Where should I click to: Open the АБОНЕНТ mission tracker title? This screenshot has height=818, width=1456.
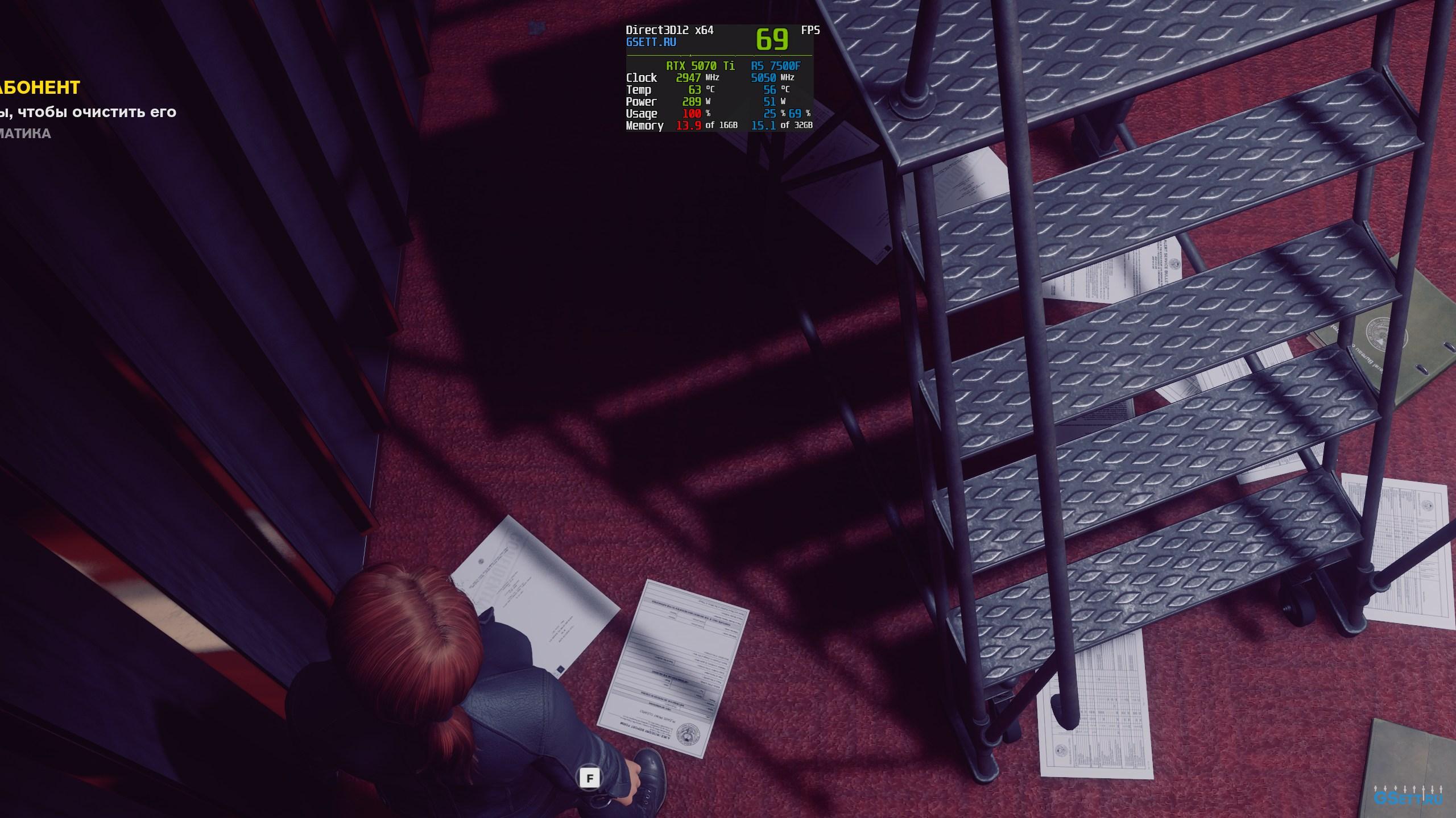click(40, 88)
